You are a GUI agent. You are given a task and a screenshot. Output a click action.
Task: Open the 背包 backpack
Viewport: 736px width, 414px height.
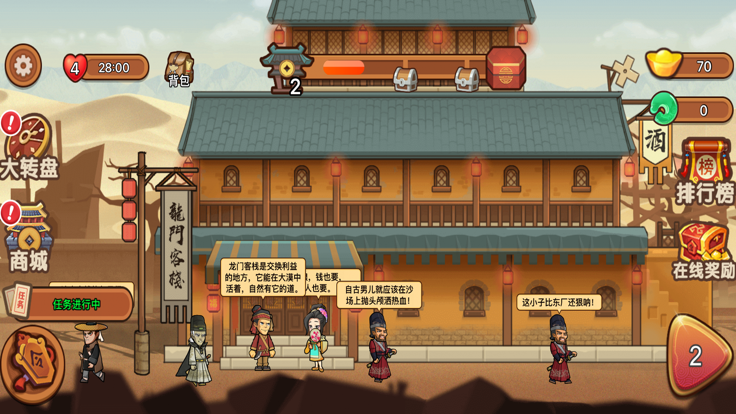click(180, 68)
